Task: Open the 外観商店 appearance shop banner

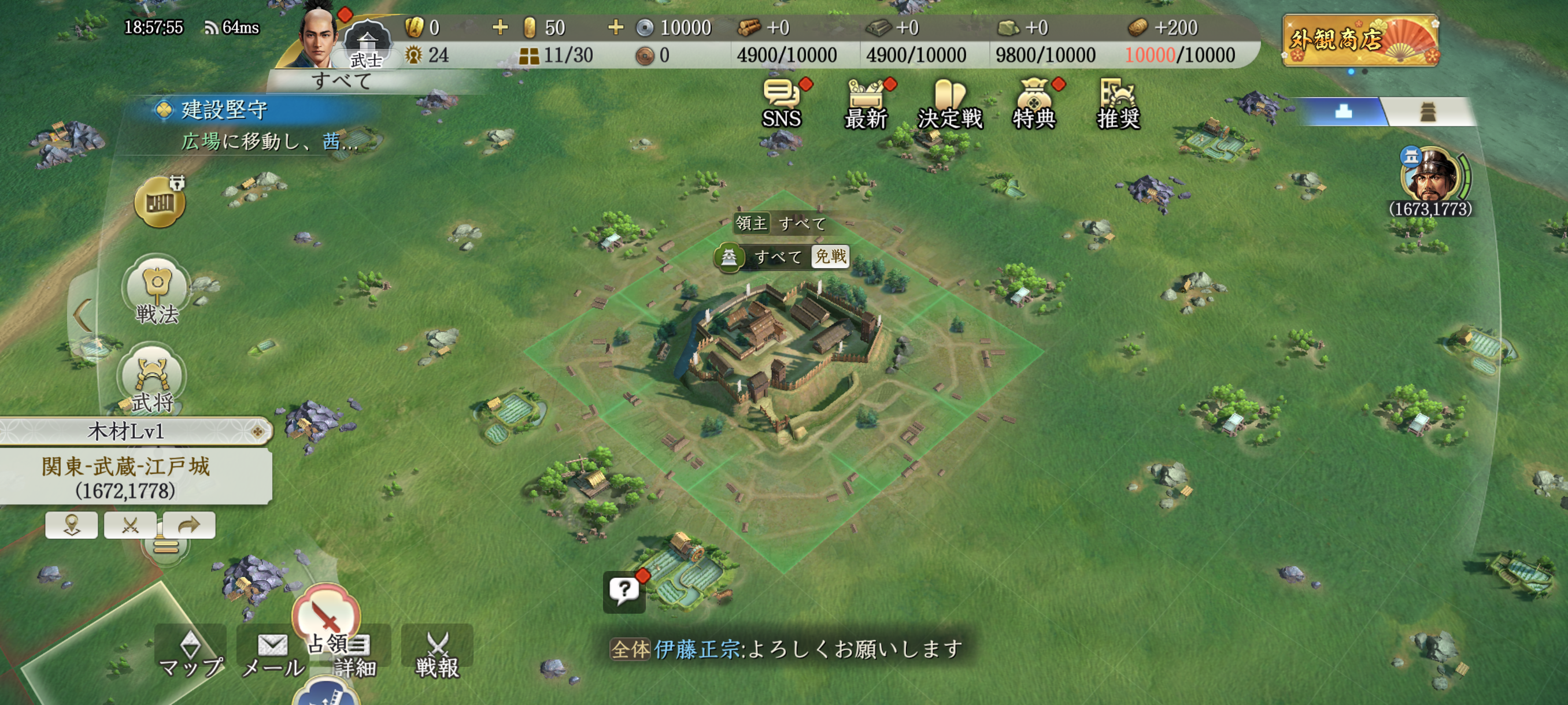Action: [x=1360, y=40]
